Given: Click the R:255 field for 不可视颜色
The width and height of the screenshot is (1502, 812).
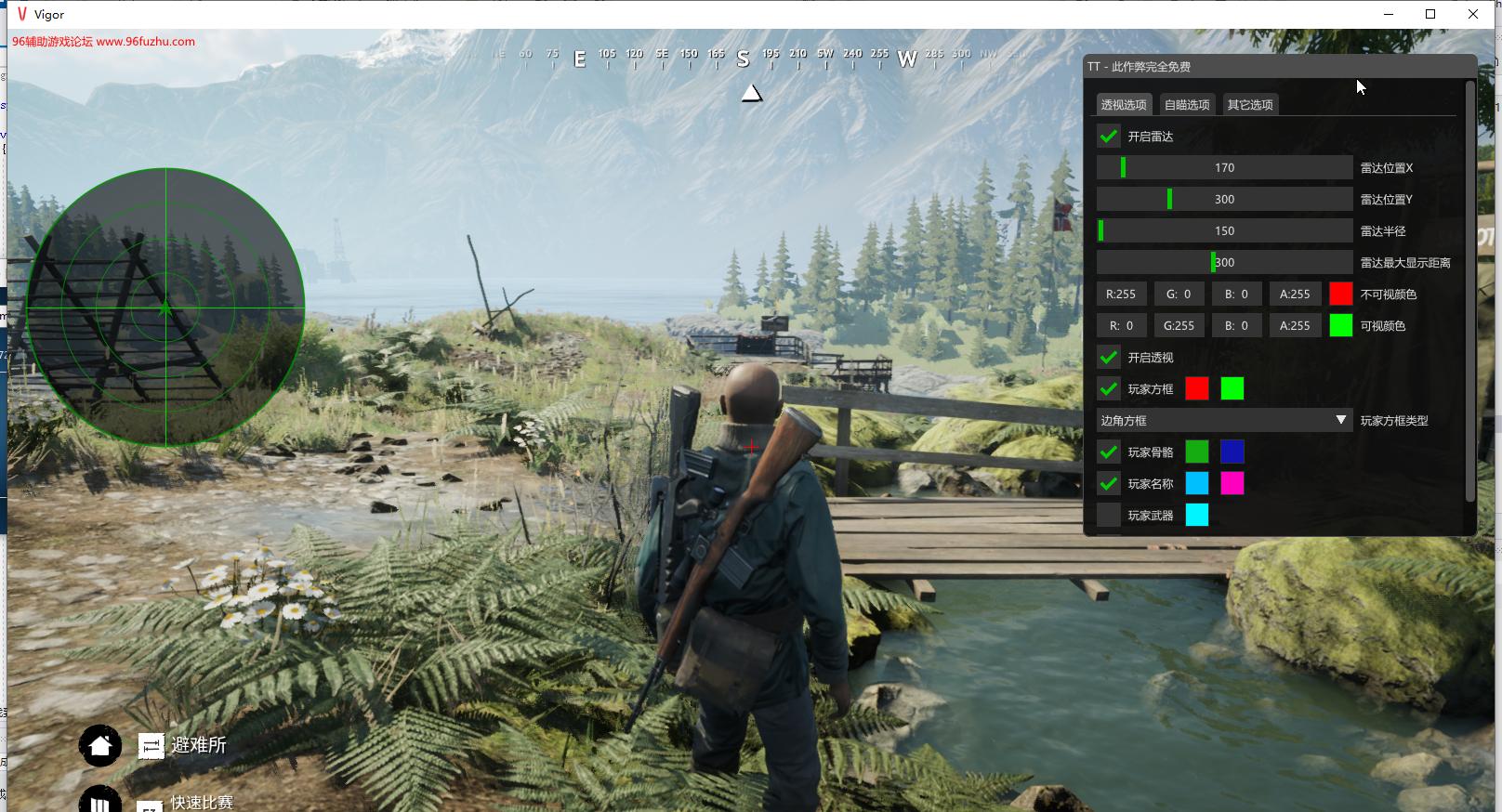Looking at the screenshot, I should point(1121,295).
